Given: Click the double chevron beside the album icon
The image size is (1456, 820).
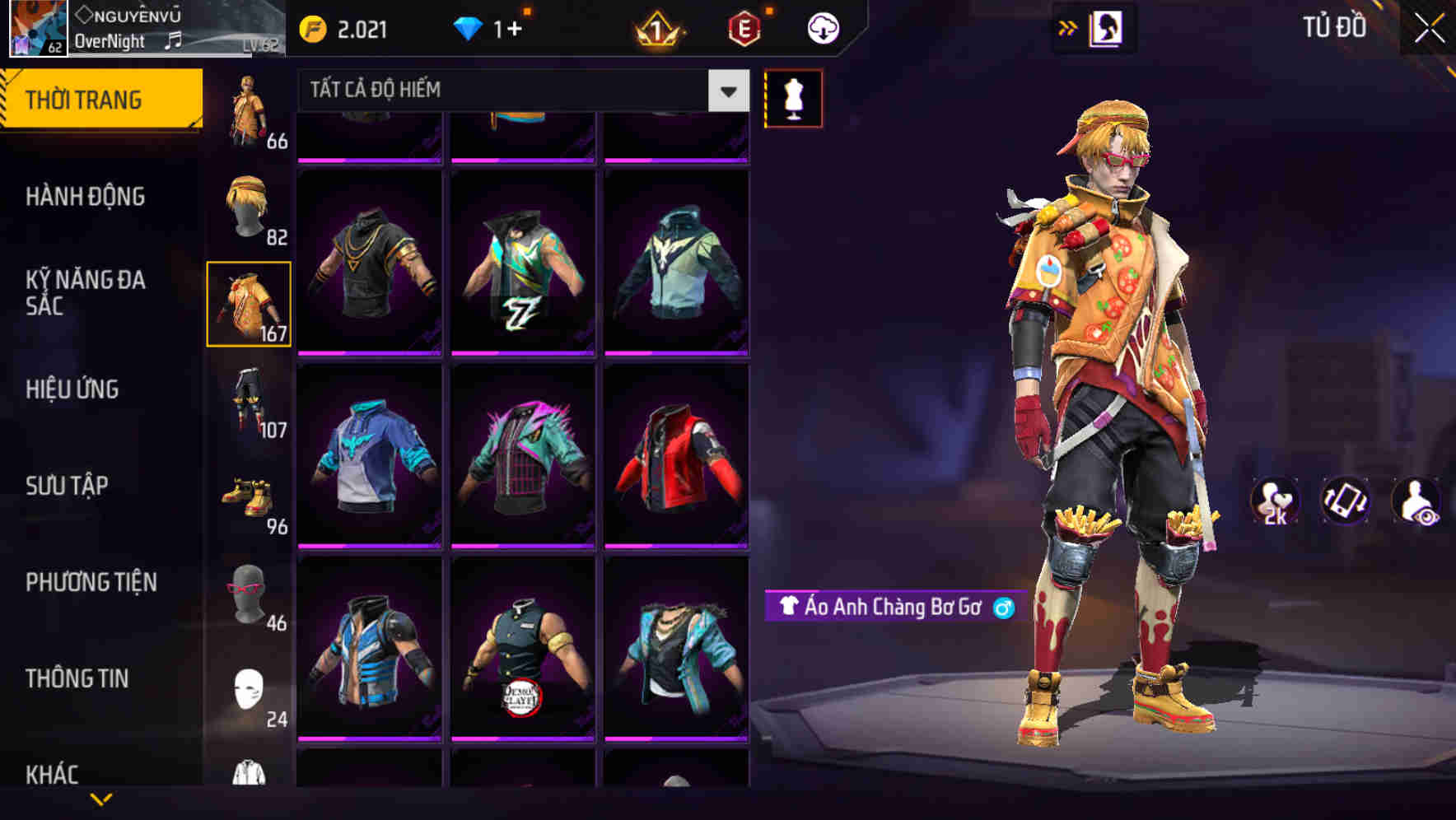Looking at the screenshot, I should pos(1068,26).
